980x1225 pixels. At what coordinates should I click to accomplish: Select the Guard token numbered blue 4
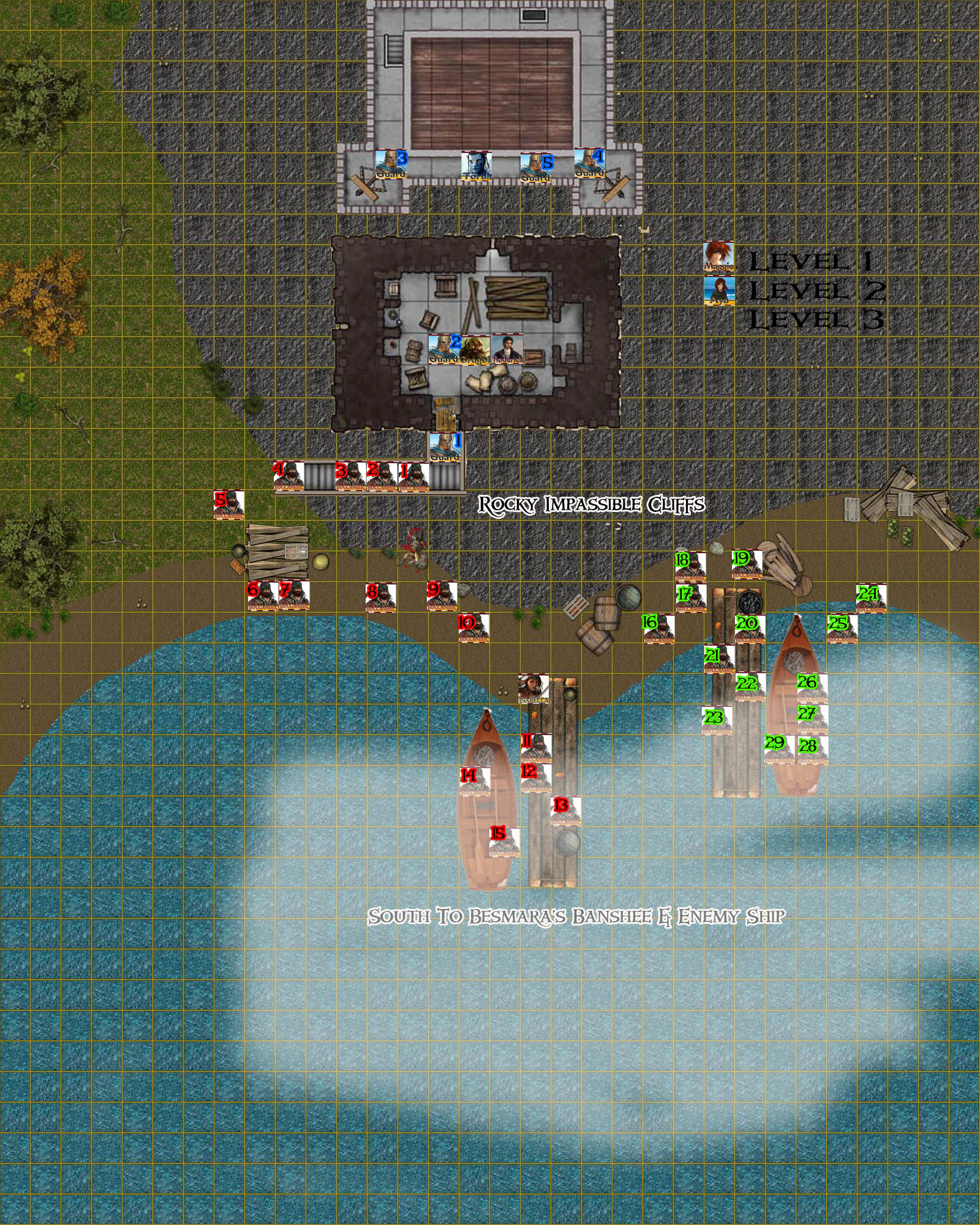(x=589, y=164)
